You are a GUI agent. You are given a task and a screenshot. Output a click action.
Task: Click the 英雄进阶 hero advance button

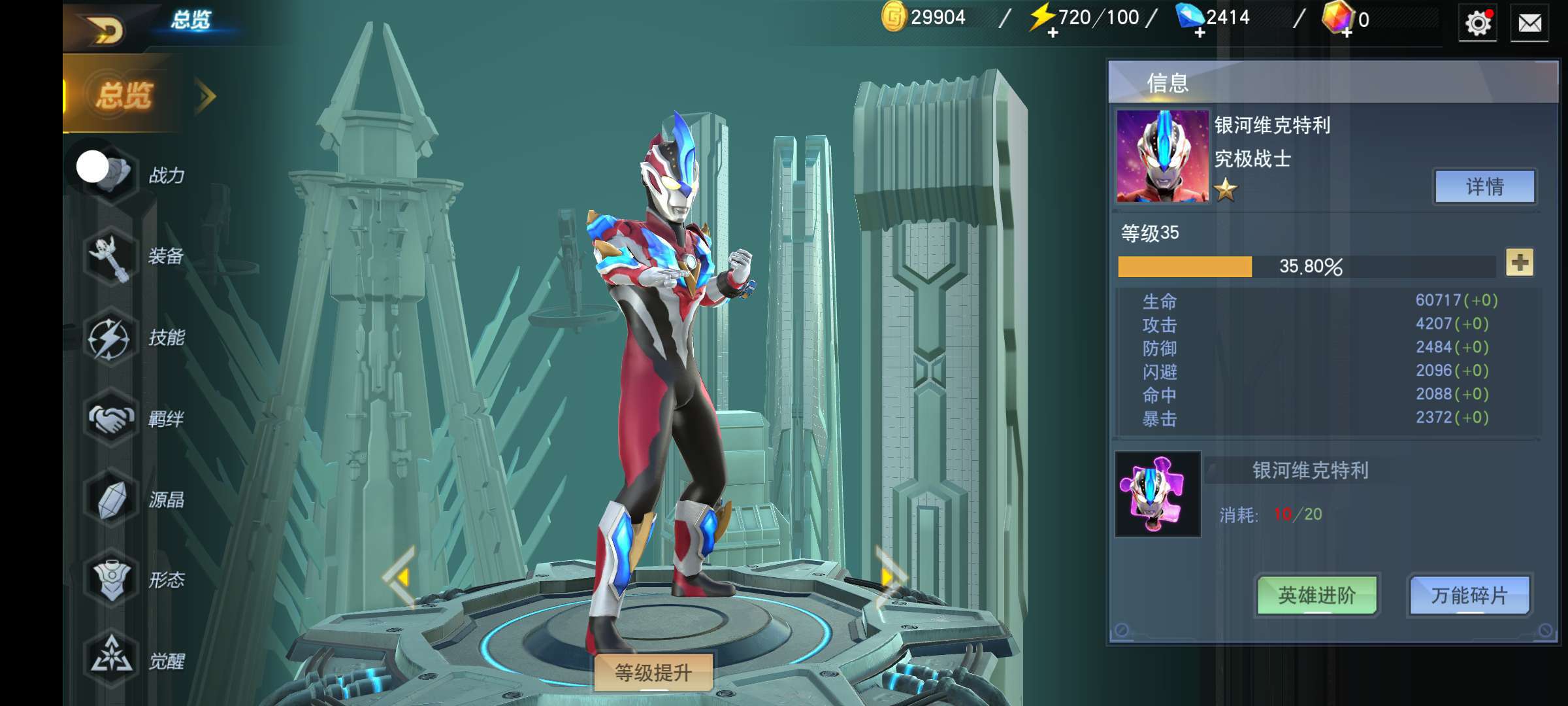[x=1316, y=595]
